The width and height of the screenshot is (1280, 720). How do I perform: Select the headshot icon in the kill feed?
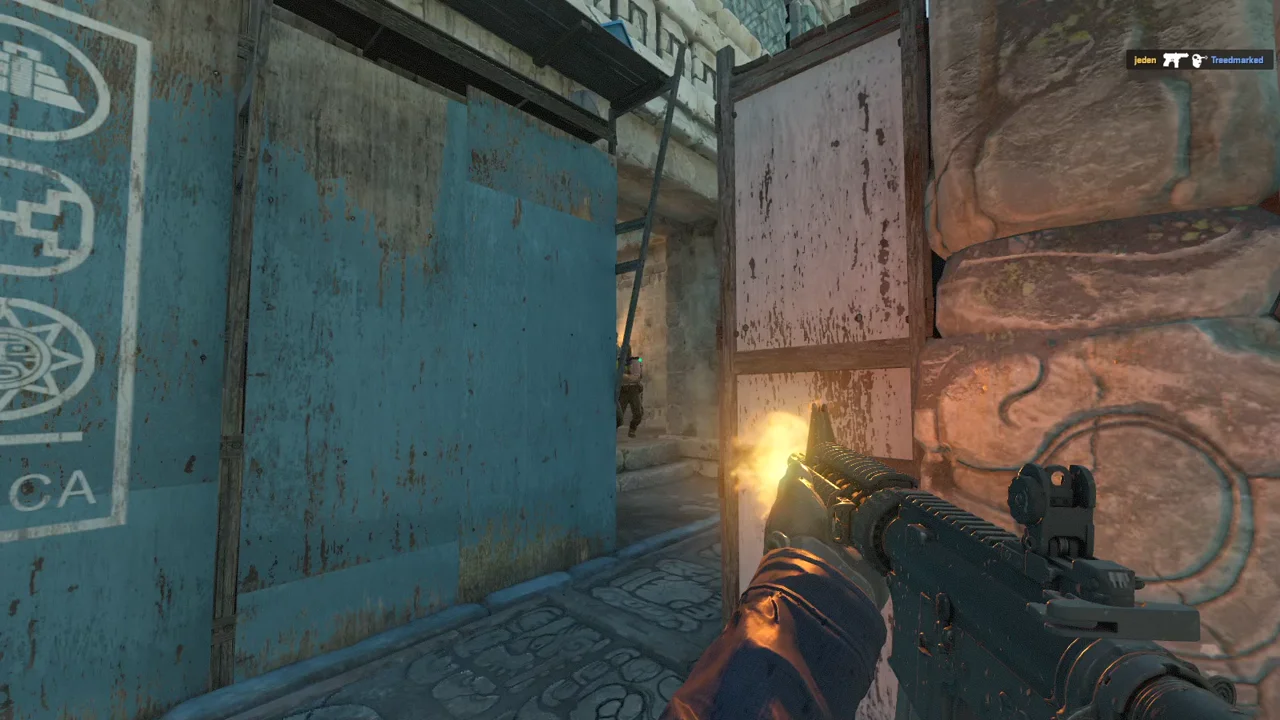click(x=1199, y=61)
